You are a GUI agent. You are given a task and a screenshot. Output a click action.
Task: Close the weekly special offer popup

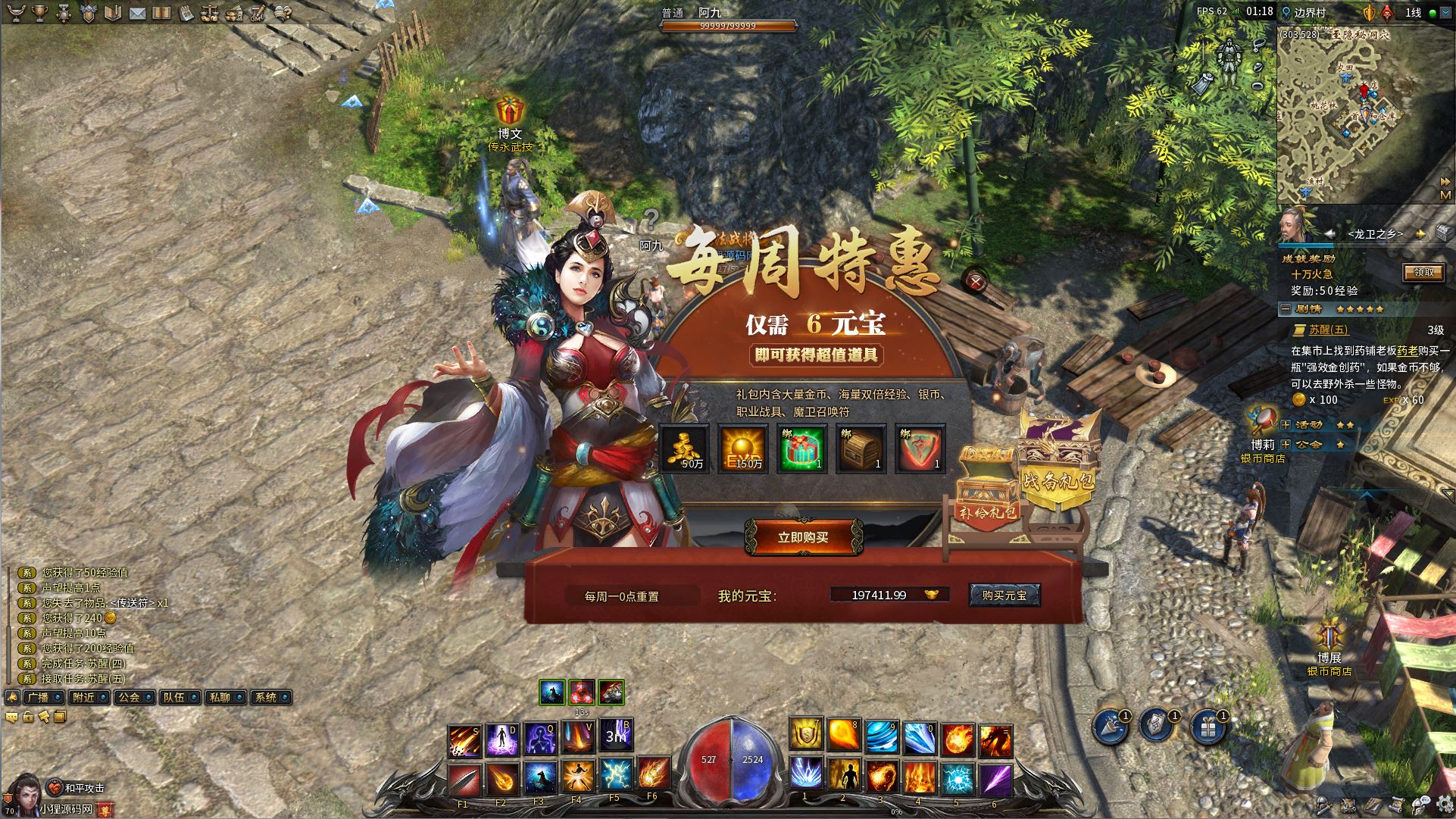(x=976, y=282)
